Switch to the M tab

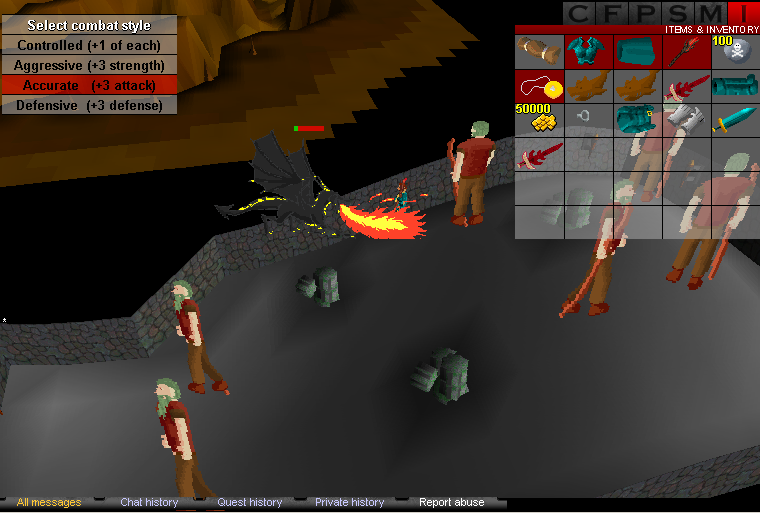[x=712, y=13]
